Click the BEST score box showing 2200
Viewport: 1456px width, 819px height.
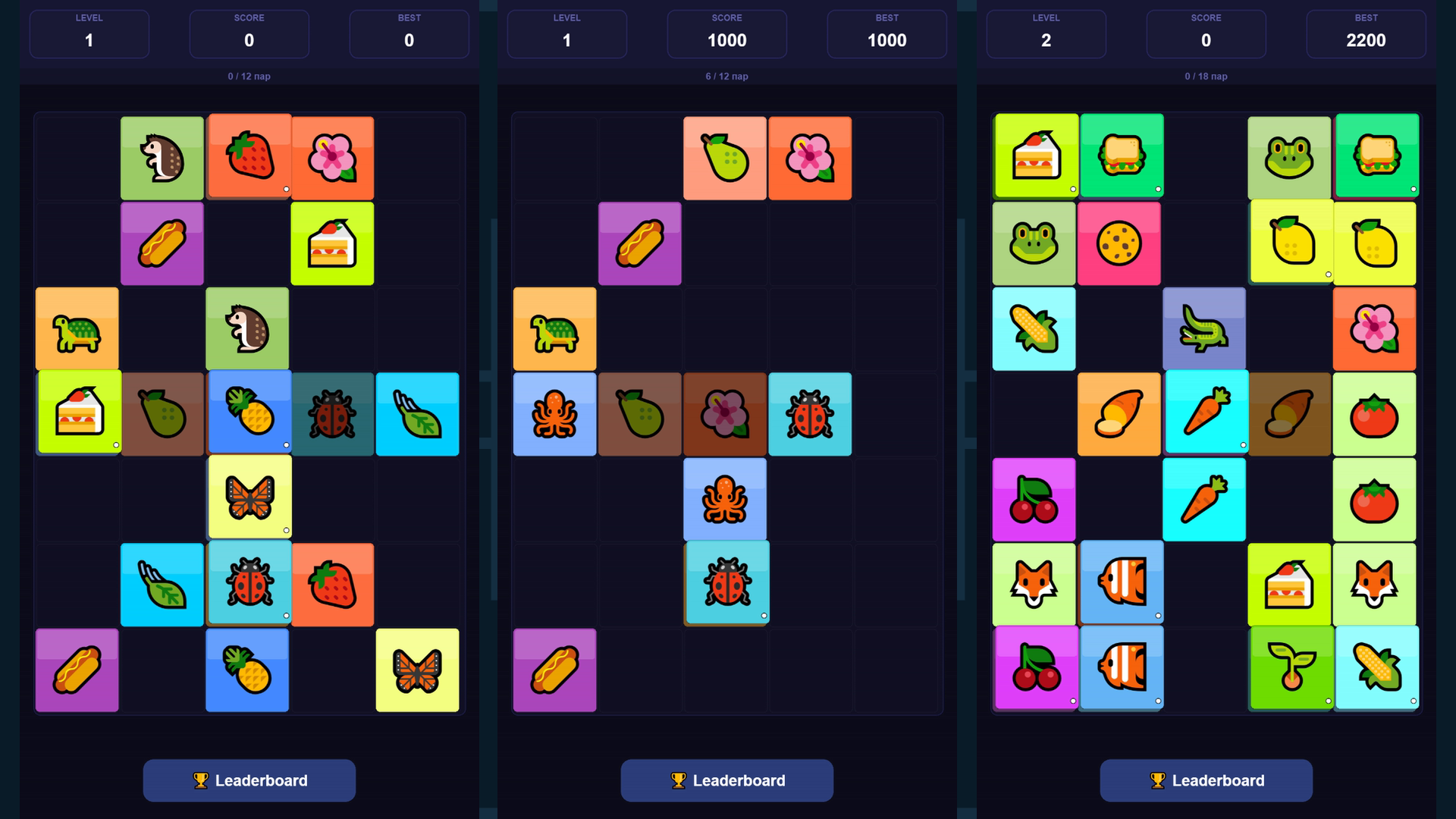tap(1365, 34)
